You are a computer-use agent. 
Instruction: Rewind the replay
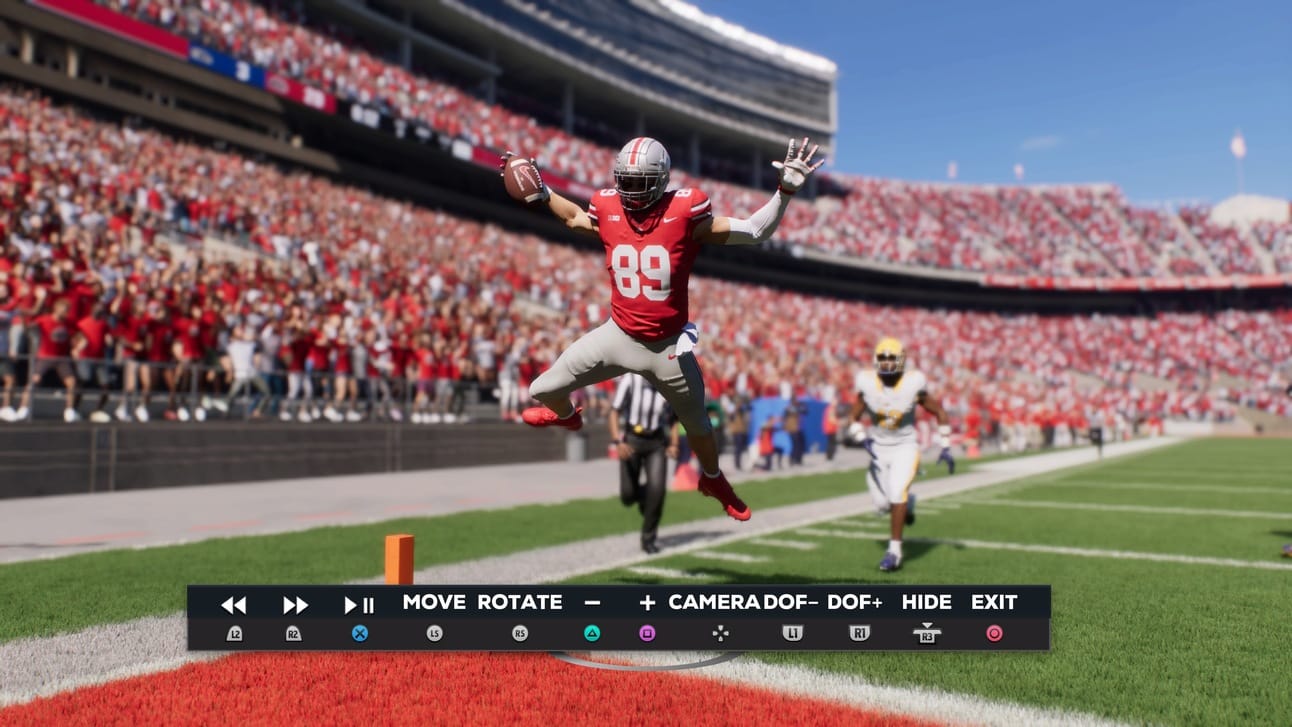coord(234,604)
